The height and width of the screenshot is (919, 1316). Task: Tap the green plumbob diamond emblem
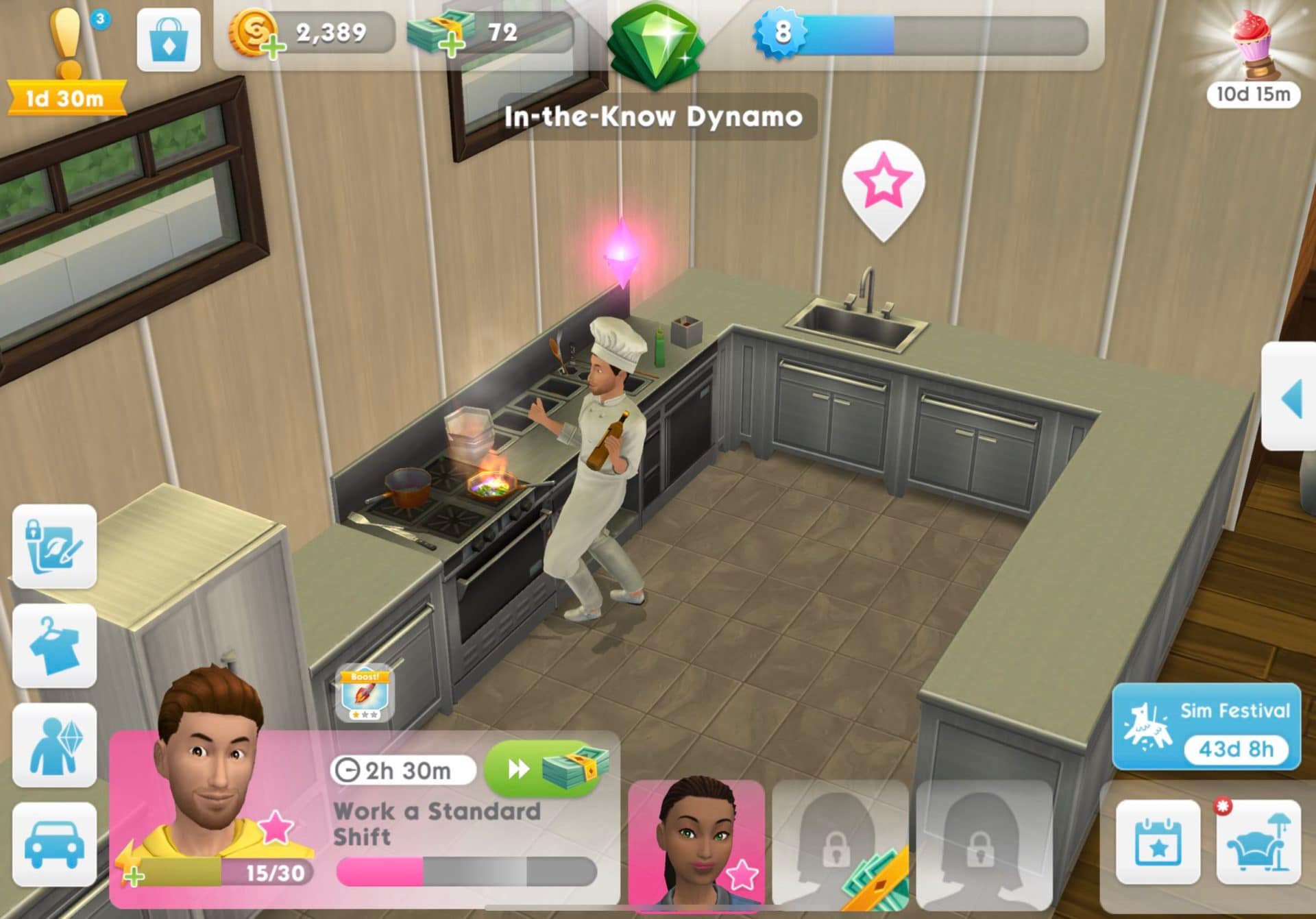656,42
